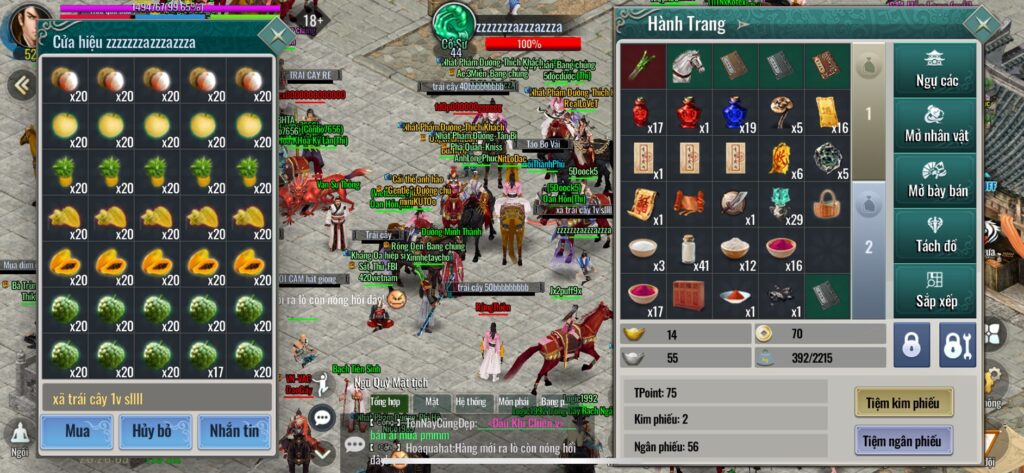Select the white horse item slot

[688, 65]
